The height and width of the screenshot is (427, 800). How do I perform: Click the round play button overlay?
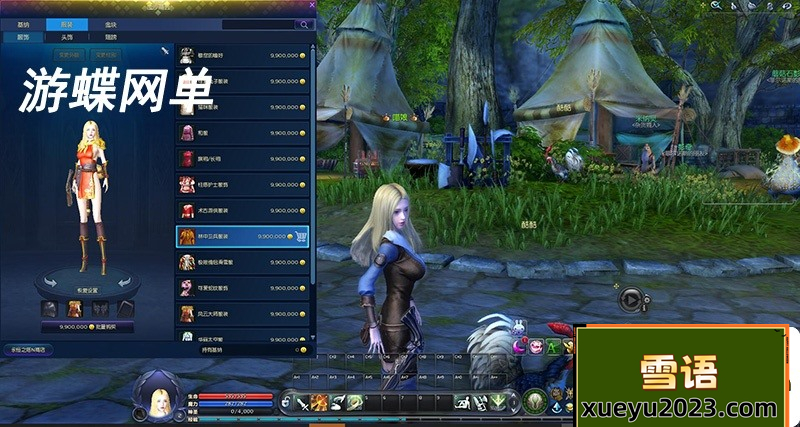tap(629, 297)
